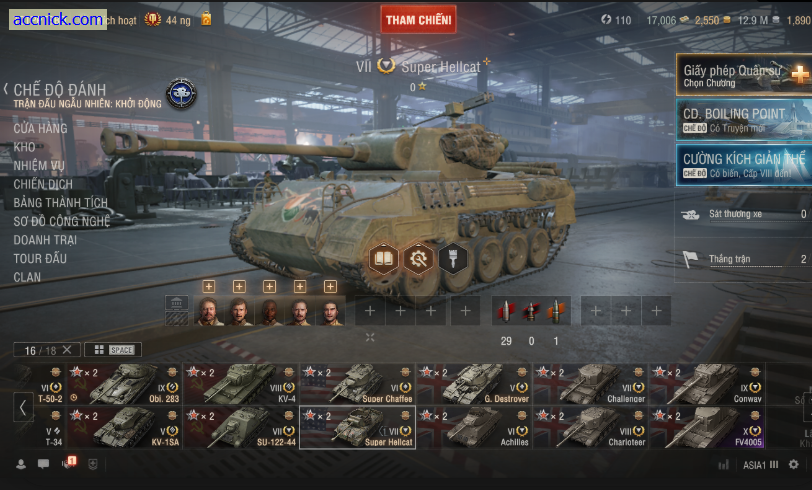The width and height of the screenshot is (812, 490).
Task: View BẢNG THÀNH TÍCH achievements
Action: (x=60, y=203)
